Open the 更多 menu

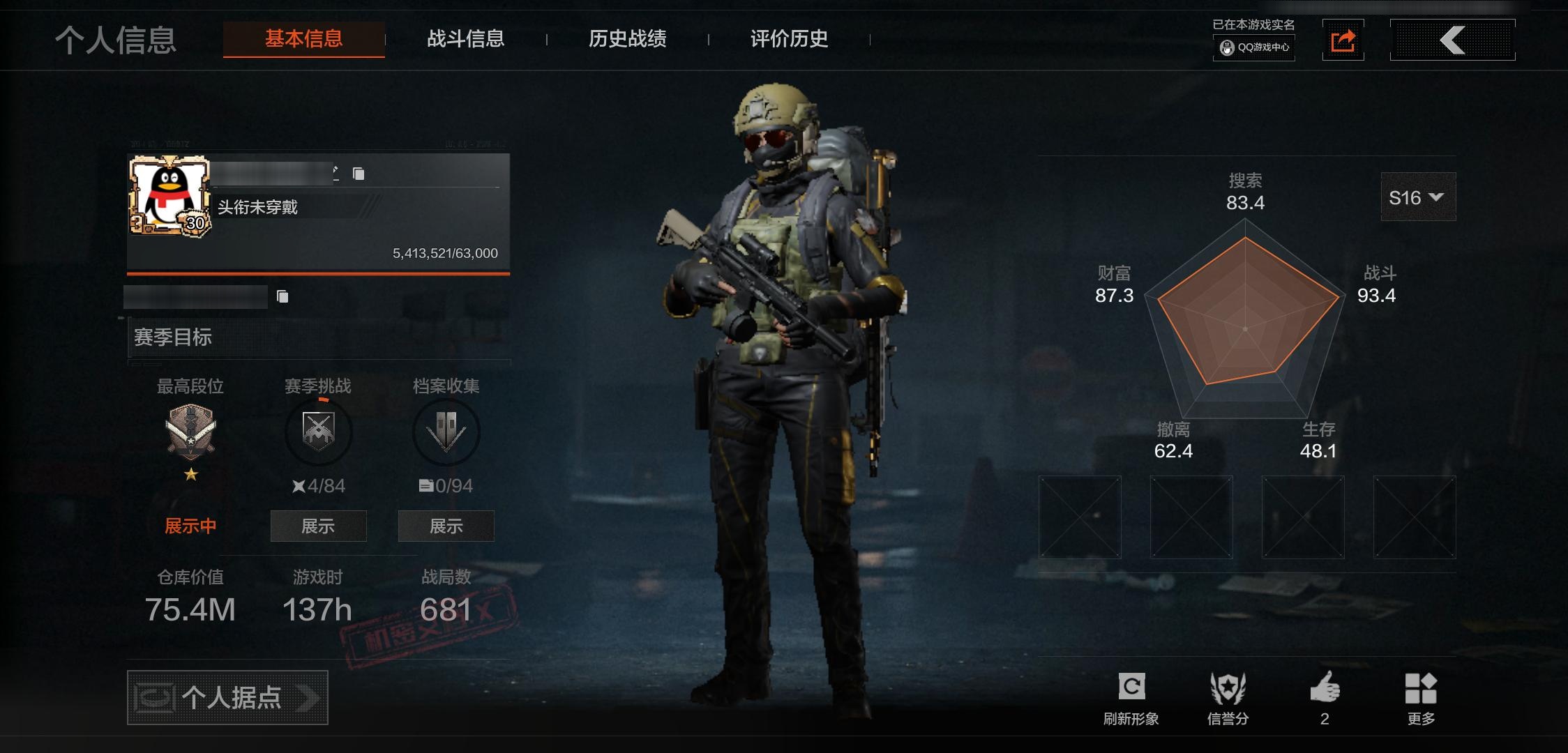pos(1421,697)
